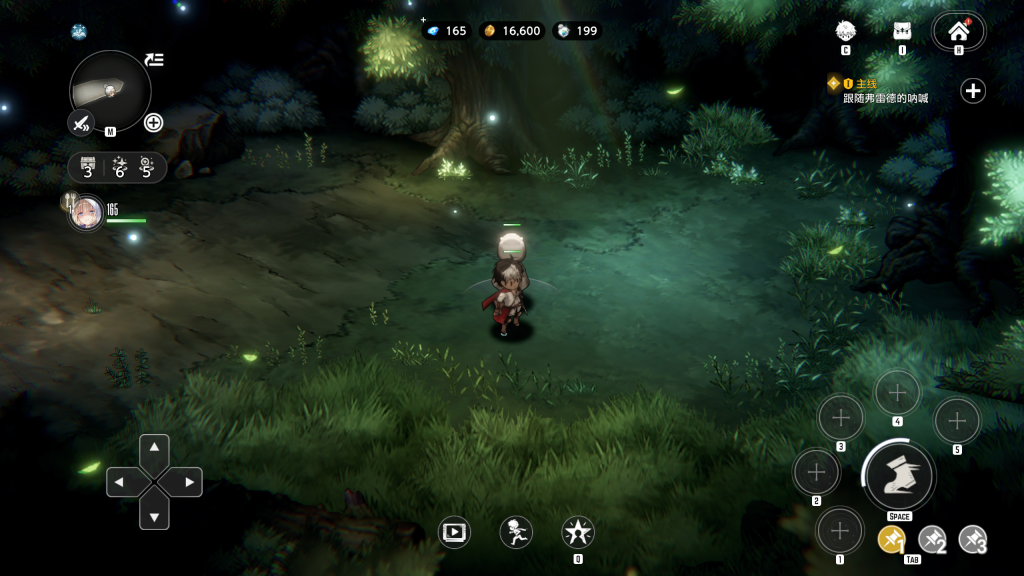The width and height of the screenshot is (1024, 576).
Task: Switch to gray pin preset 3
Action: tap(973, 539)
